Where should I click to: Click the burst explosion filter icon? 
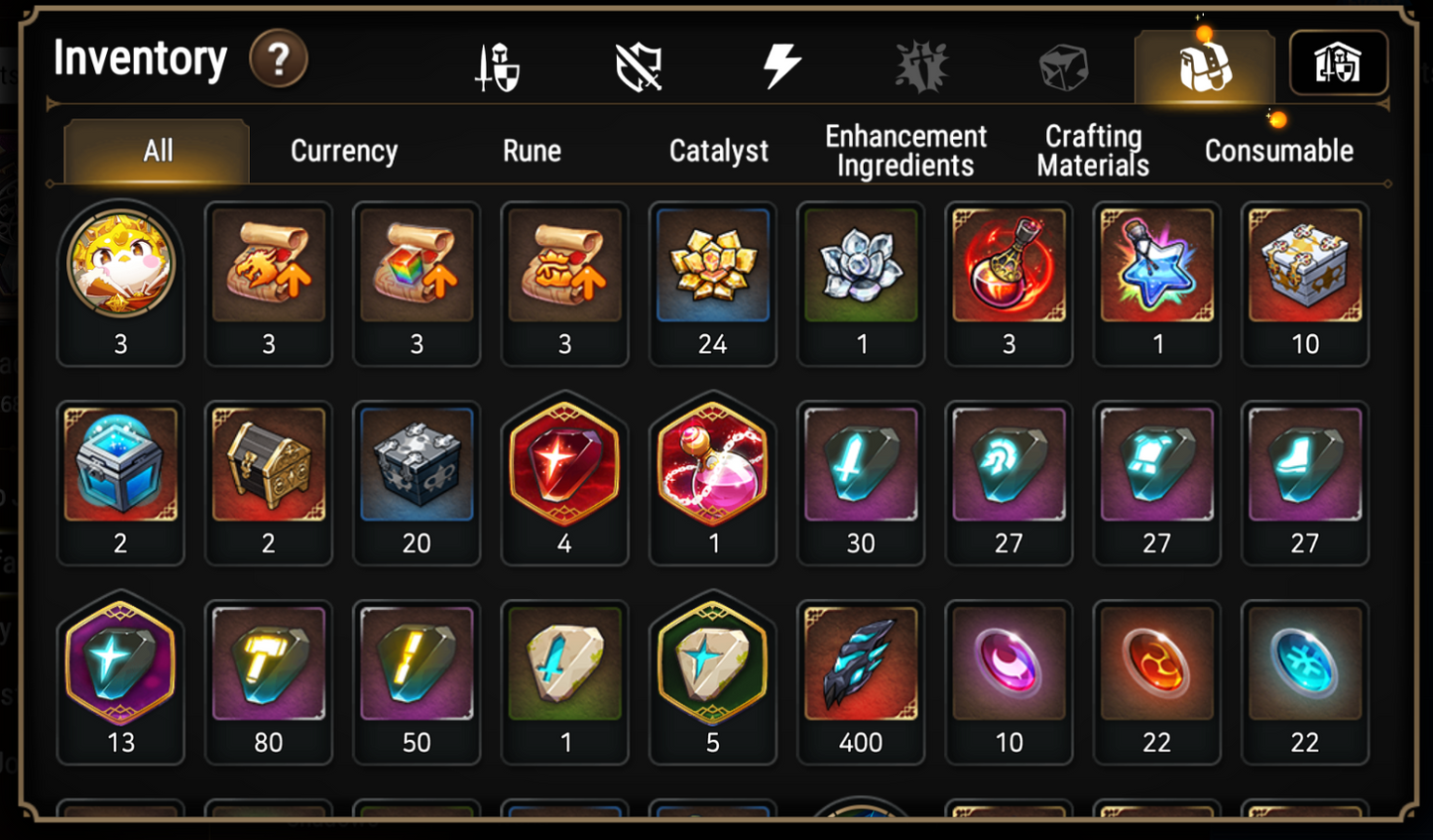(923, 64)
